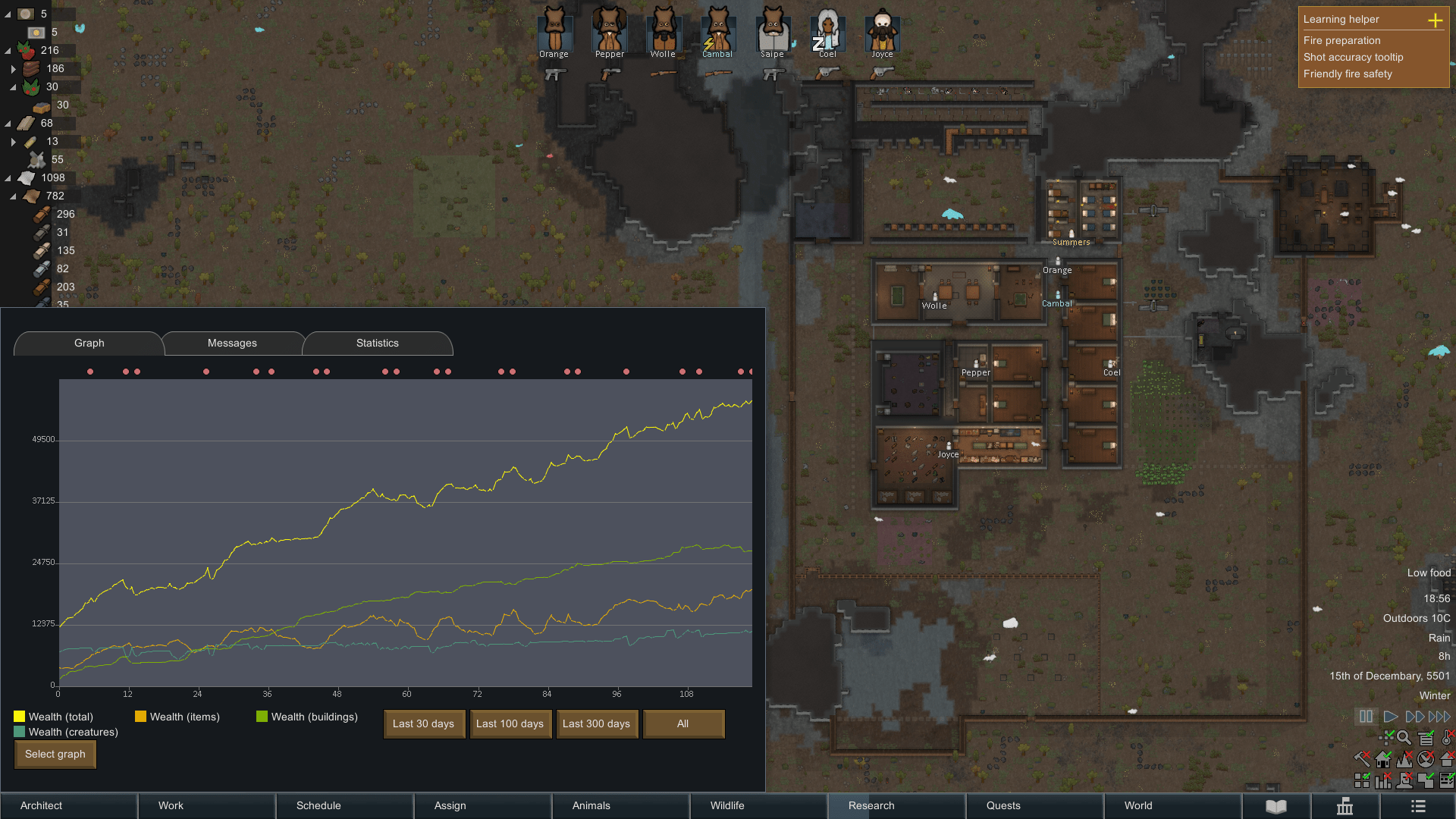Switch to the Messages tab
Viewport: 1456px width, 819px height.
[x=232, y=344]
